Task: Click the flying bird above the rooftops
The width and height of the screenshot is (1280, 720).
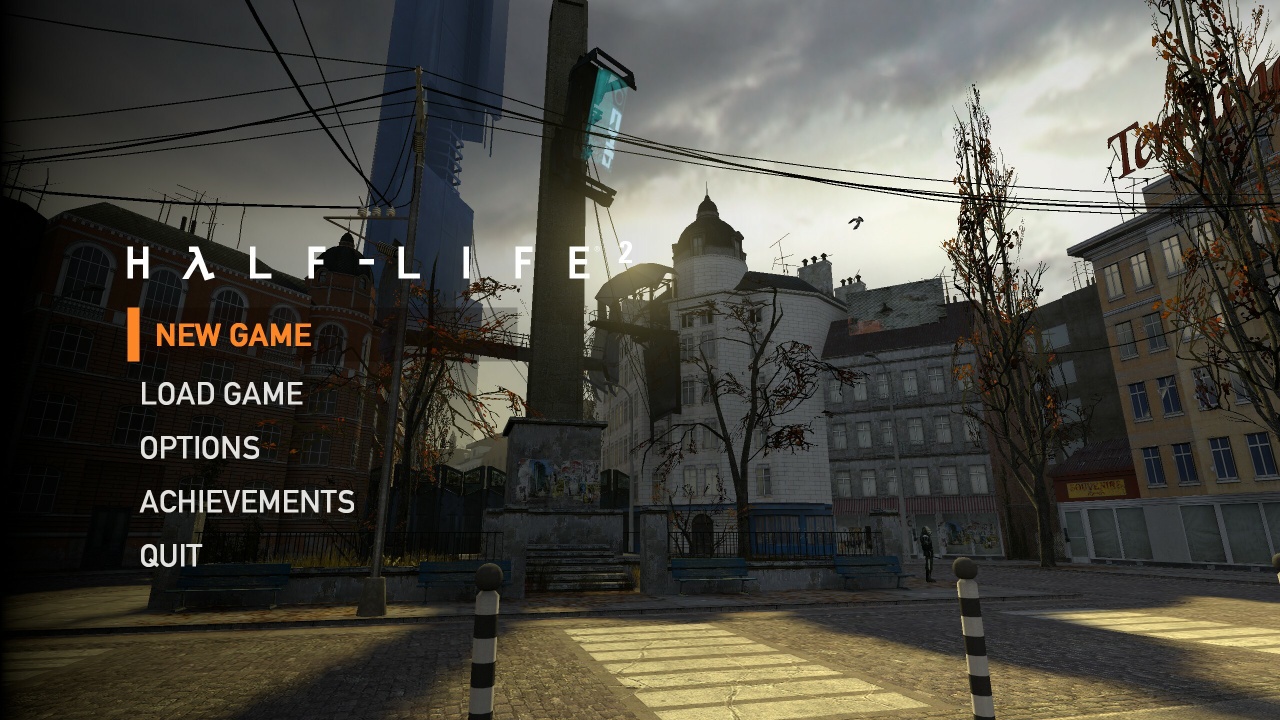Action: 855,225
